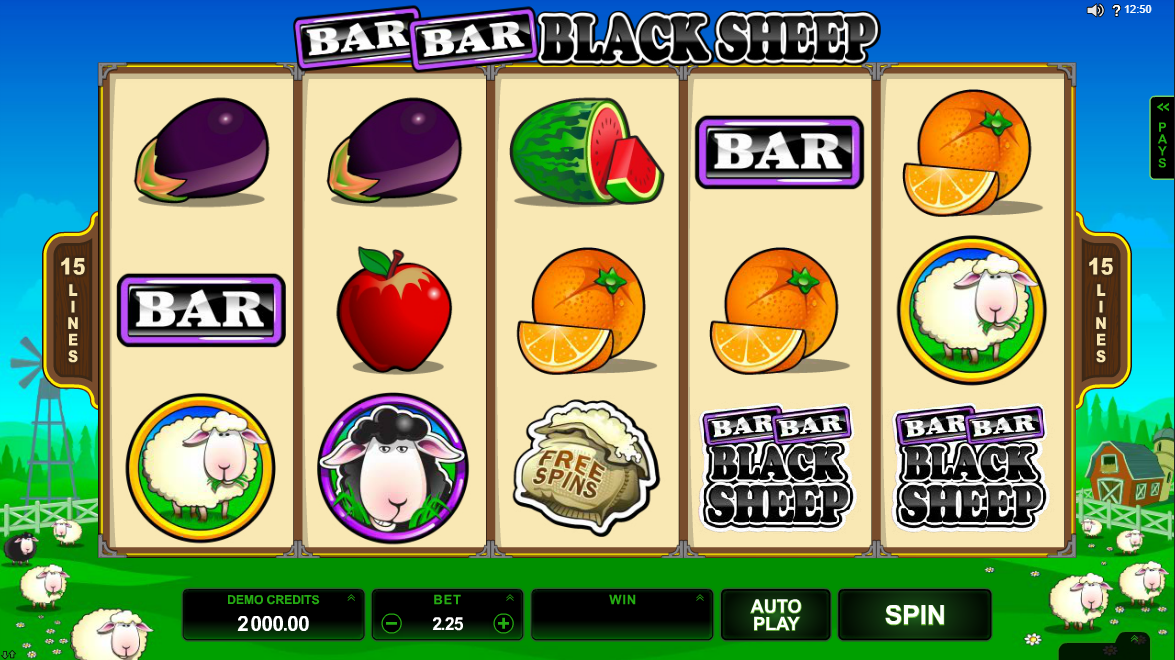Expand the Bet panel arrow
The width and height of the screenshot is (1175, 660).
tap(510, 598)
